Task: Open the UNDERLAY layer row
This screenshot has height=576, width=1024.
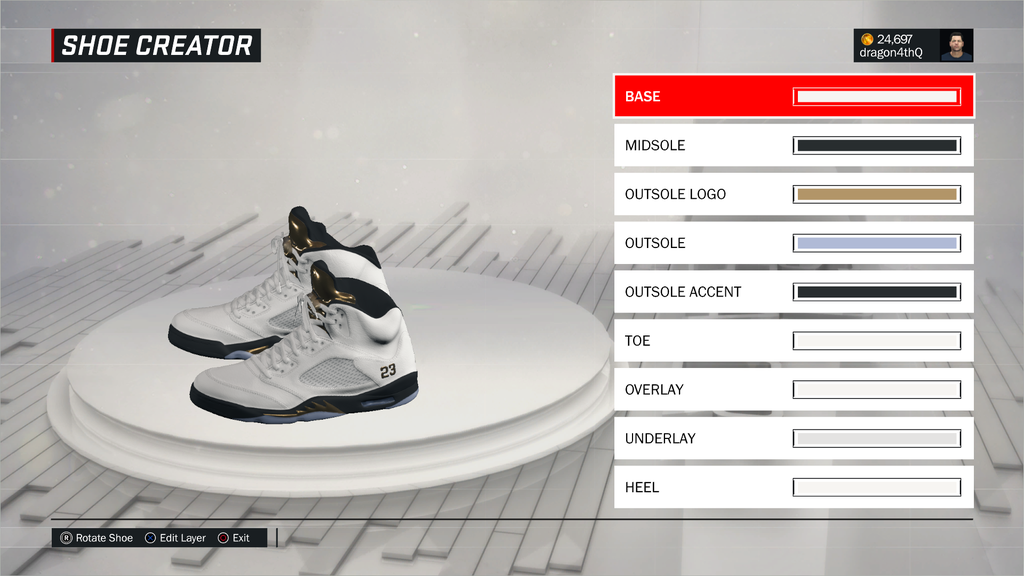Action: click(x=793, y=438)
